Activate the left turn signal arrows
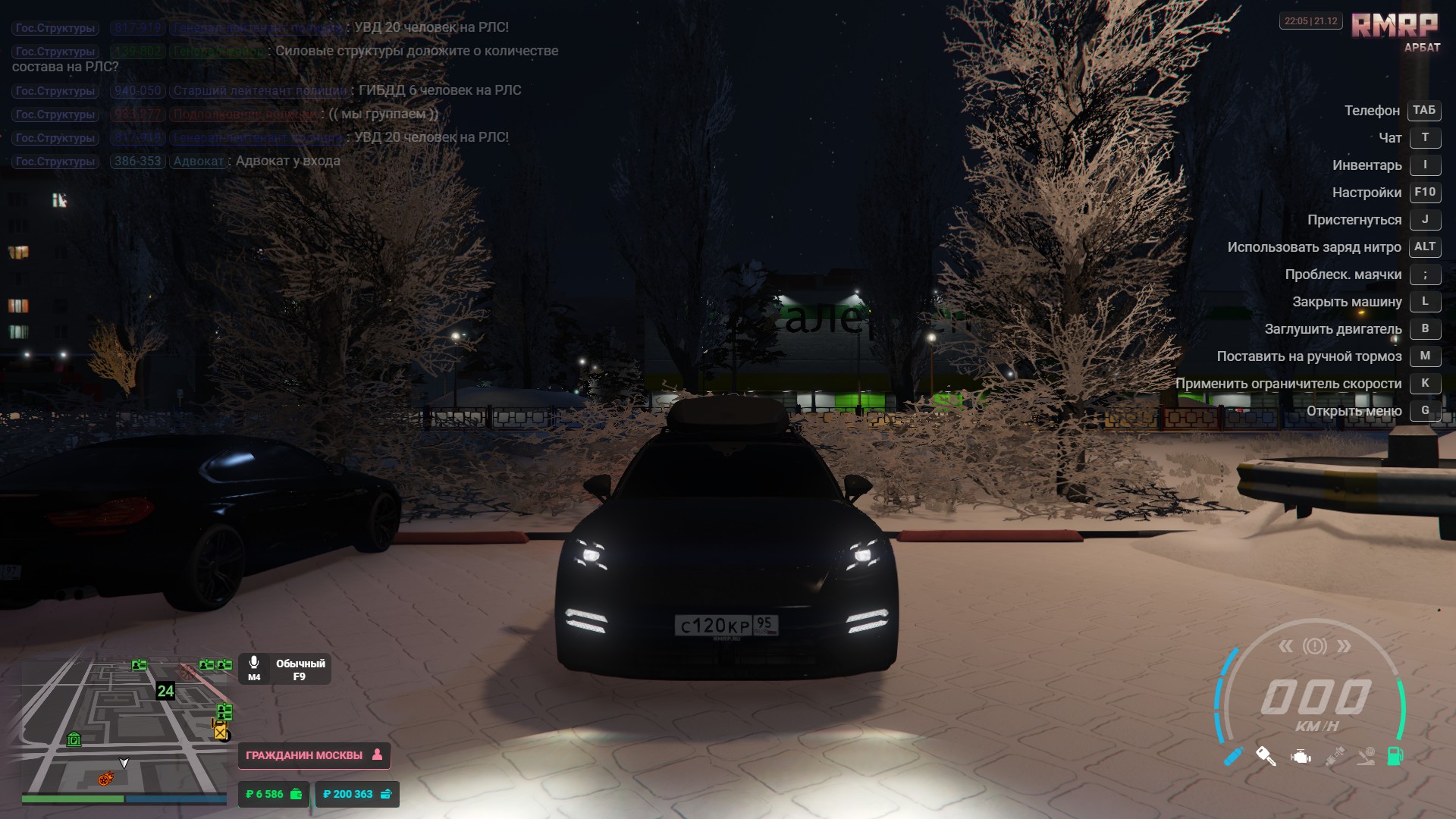1456x819 pixels. (x=1285, y=646)
